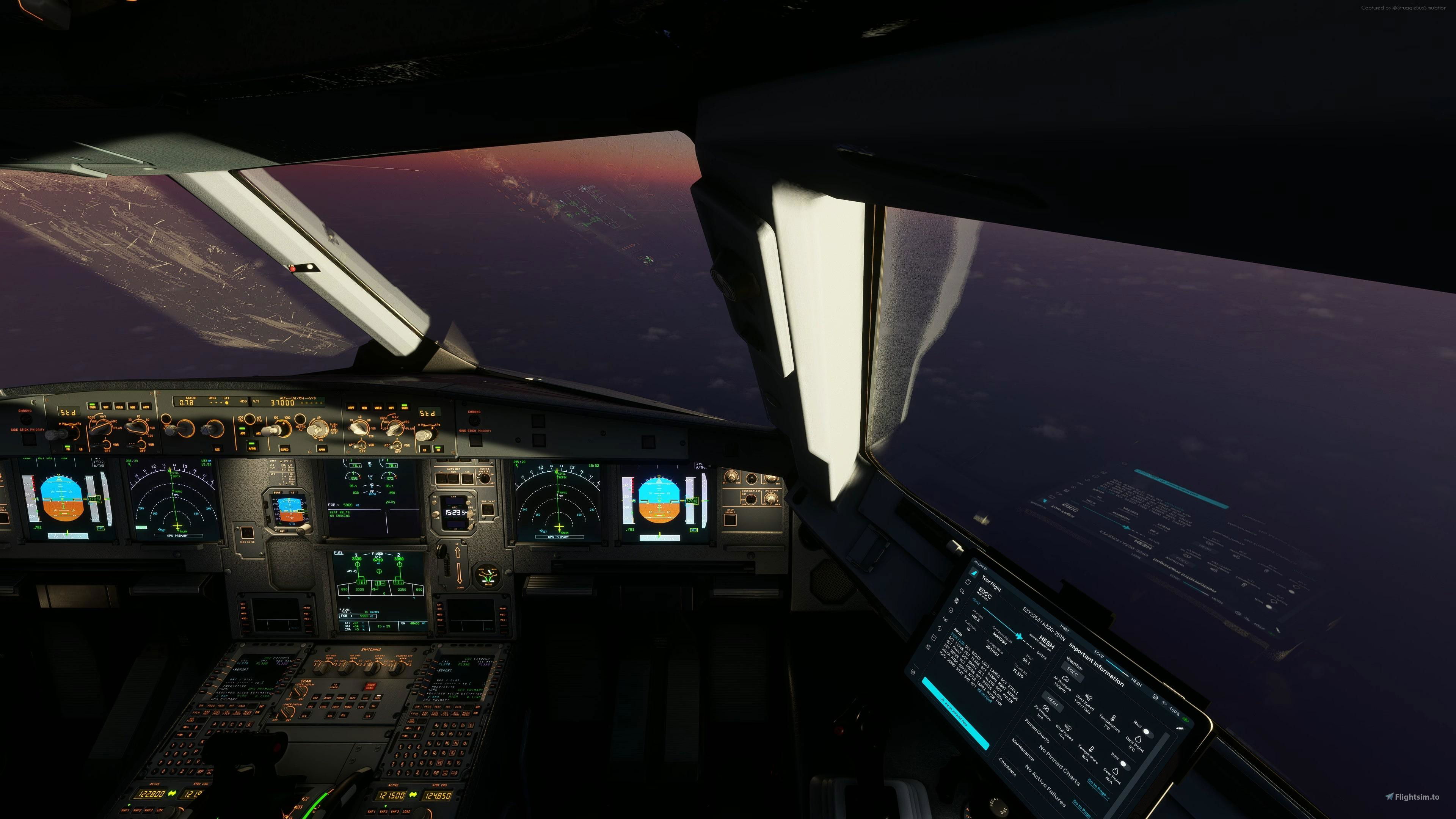Select the flight plan clipboard icon on EFB sidebar
Screen dimensions: 1456x819
click(x=968, y=583)
